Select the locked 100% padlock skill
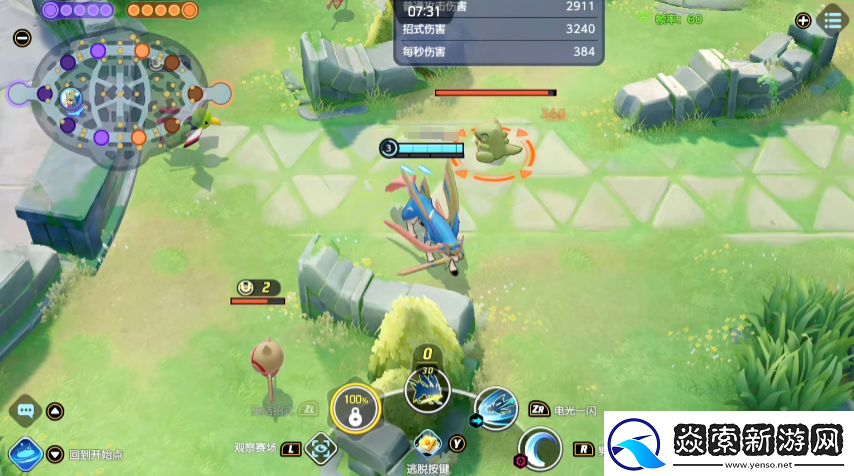Image resolution: width=854 pixels, height=476 pixels. click(x=353, y=408)
